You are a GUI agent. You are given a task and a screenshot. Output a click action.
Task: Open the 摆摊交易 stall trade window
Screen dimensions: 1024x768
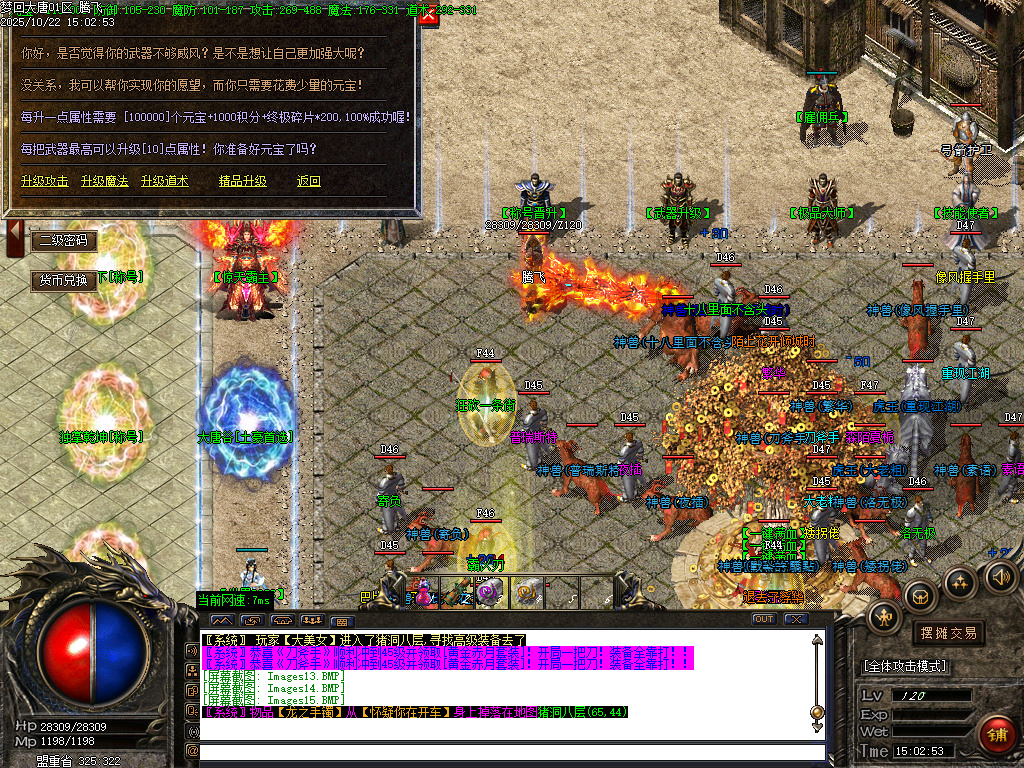tap(947, 633)
